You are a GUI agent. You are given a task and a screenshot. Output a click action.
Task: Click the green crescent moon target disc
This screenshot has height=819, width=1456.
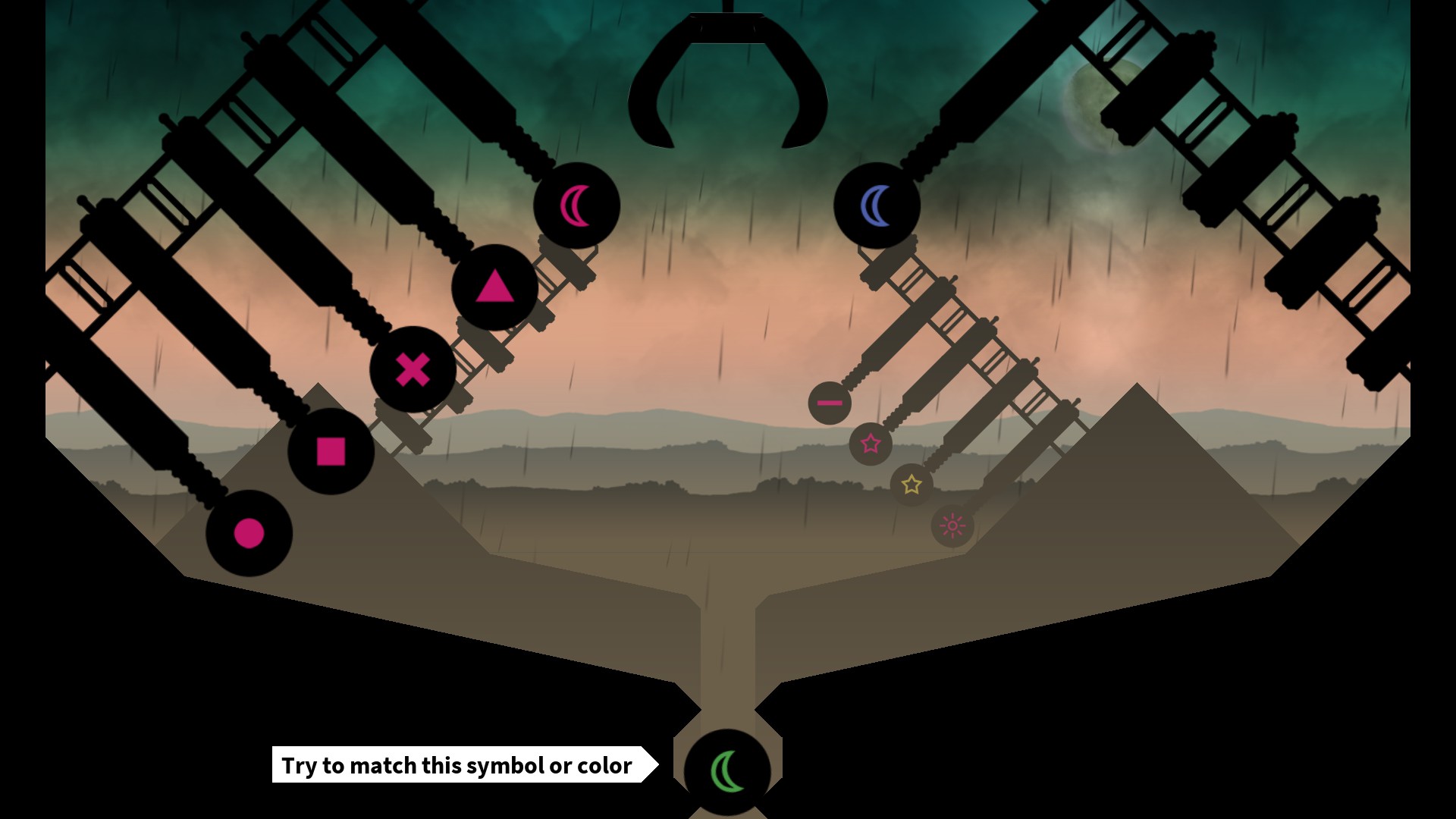727,771
